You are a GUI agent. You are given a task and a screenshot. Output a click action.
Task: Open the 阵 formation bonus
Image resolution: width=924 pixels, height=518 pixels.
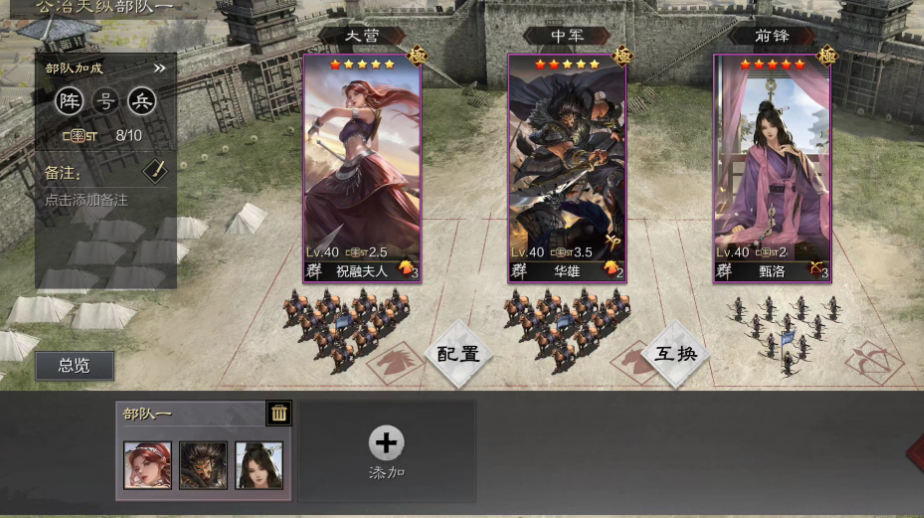(x=68, y=101)
